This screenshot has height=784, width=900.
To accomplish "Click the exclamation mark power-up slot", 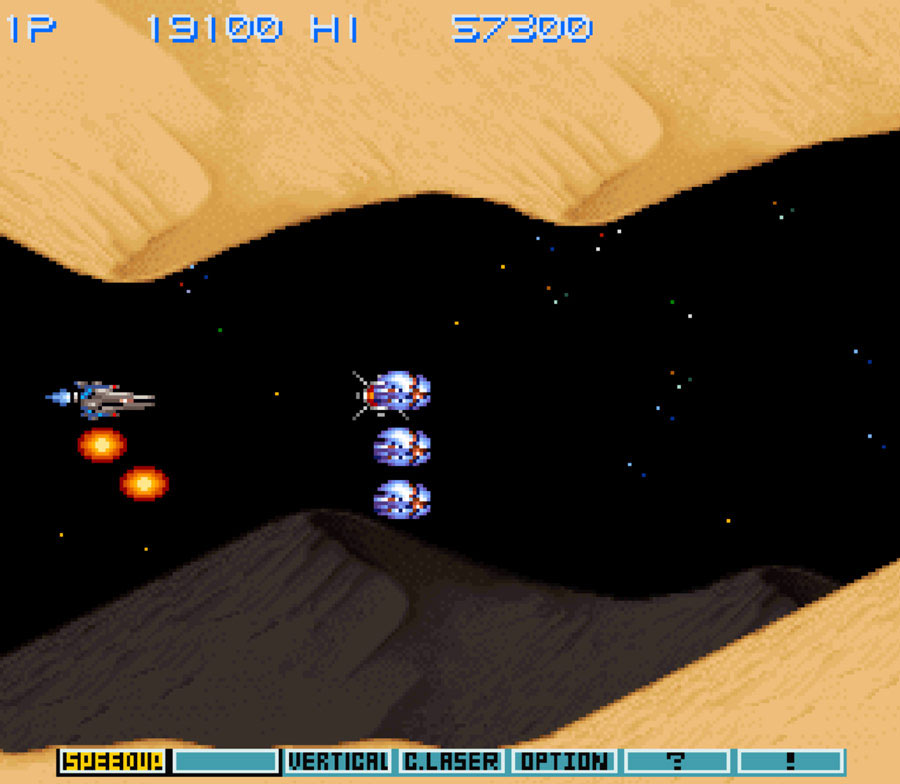I will 790,761.
